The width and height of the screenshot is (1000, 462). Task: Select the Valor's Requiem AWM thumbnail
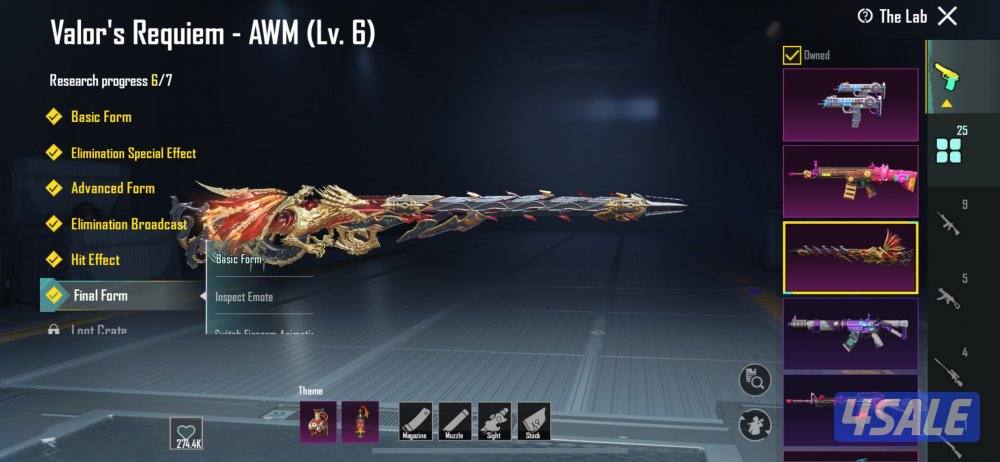click(850, 257)
